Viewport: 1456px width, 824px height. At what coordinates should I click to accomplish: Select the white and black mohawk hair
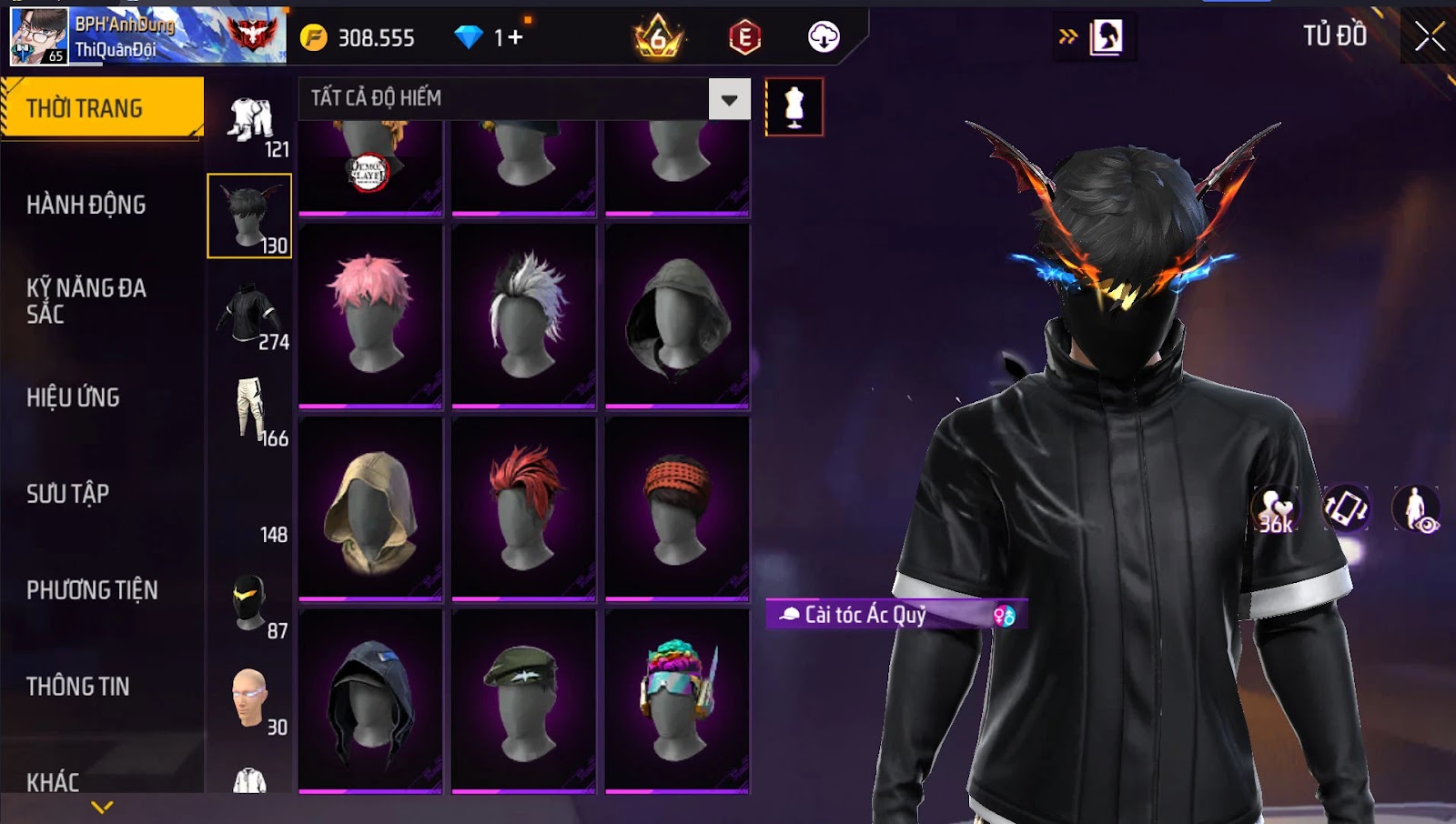[x=524, y=315]
